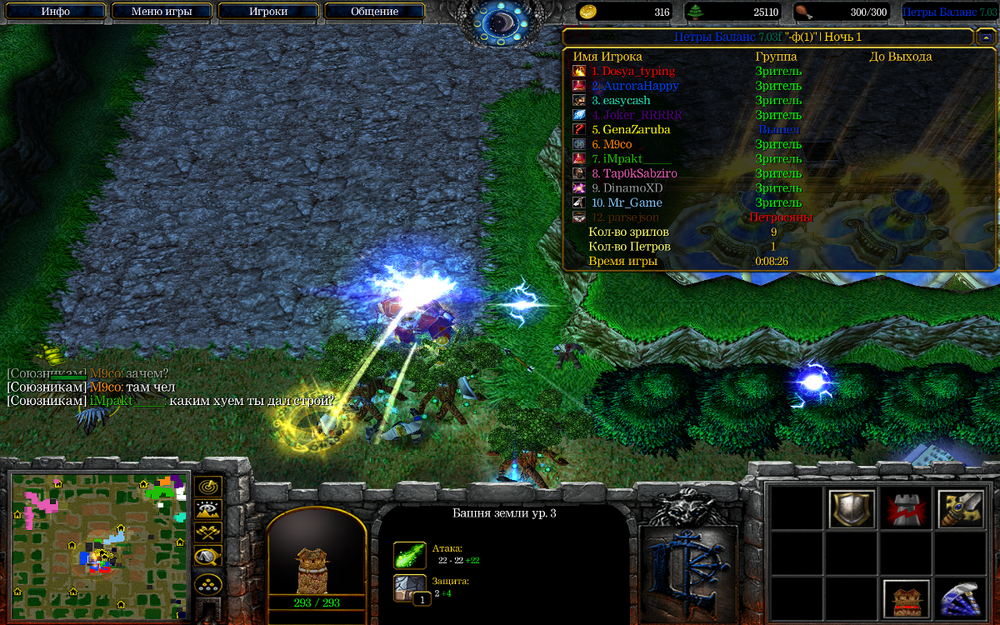The image size is (1000, 625).
Task: Open the Инфо menu
Action: [x=56, y=12]
